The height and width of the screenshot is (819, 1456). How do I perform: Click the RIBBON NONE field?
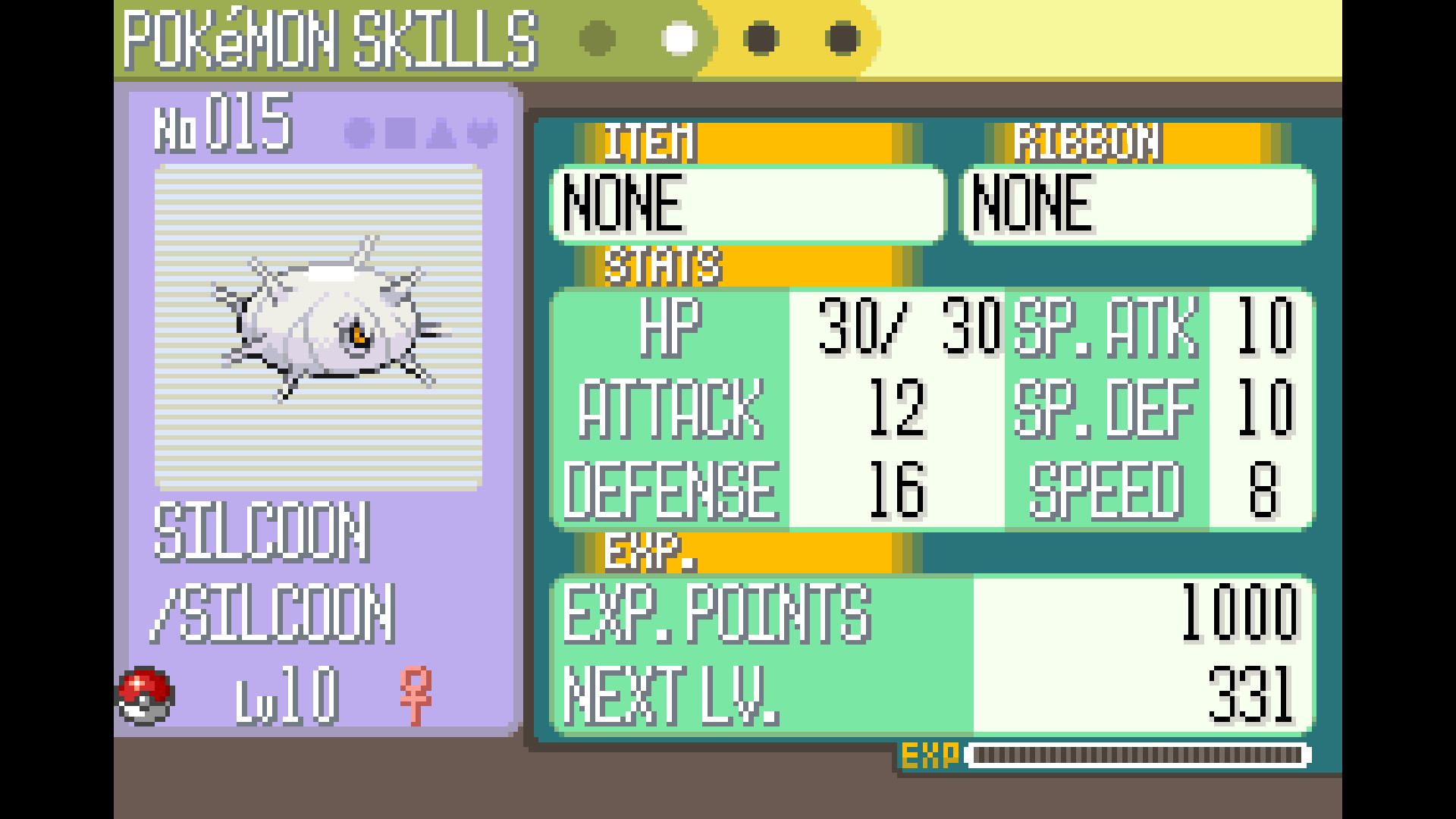pyautogui.click(x=1137, y=202)
